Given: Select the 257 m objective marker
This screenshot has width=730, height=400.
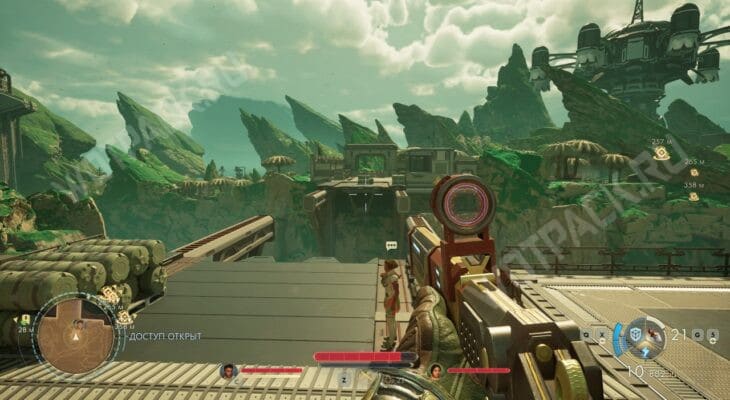Looking at the screenshot, I should pyautogui.click(x=661, y=154).
